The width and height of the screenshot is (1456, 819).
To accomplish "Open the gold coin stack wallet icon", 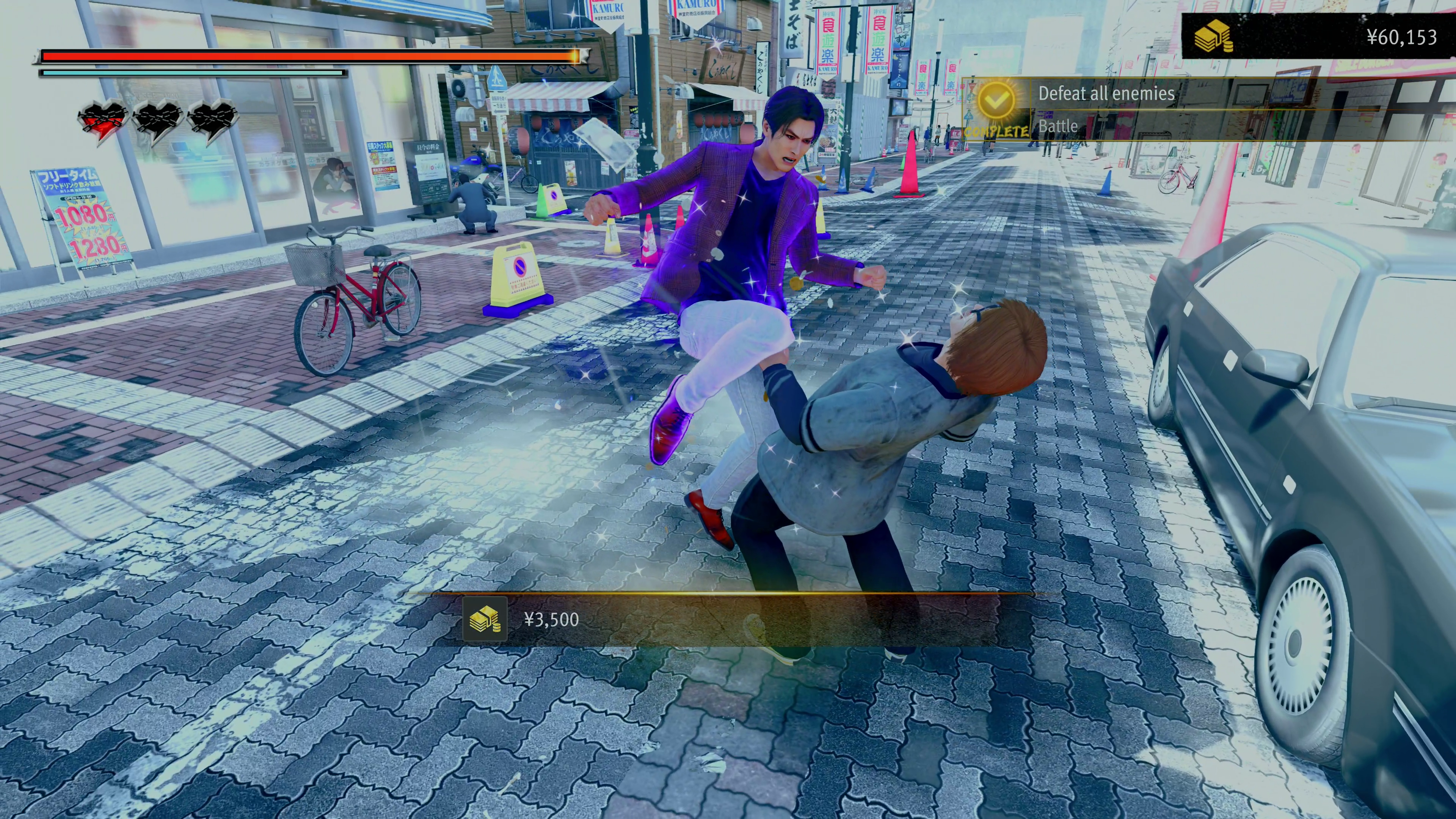I will tap(1213, 37).
